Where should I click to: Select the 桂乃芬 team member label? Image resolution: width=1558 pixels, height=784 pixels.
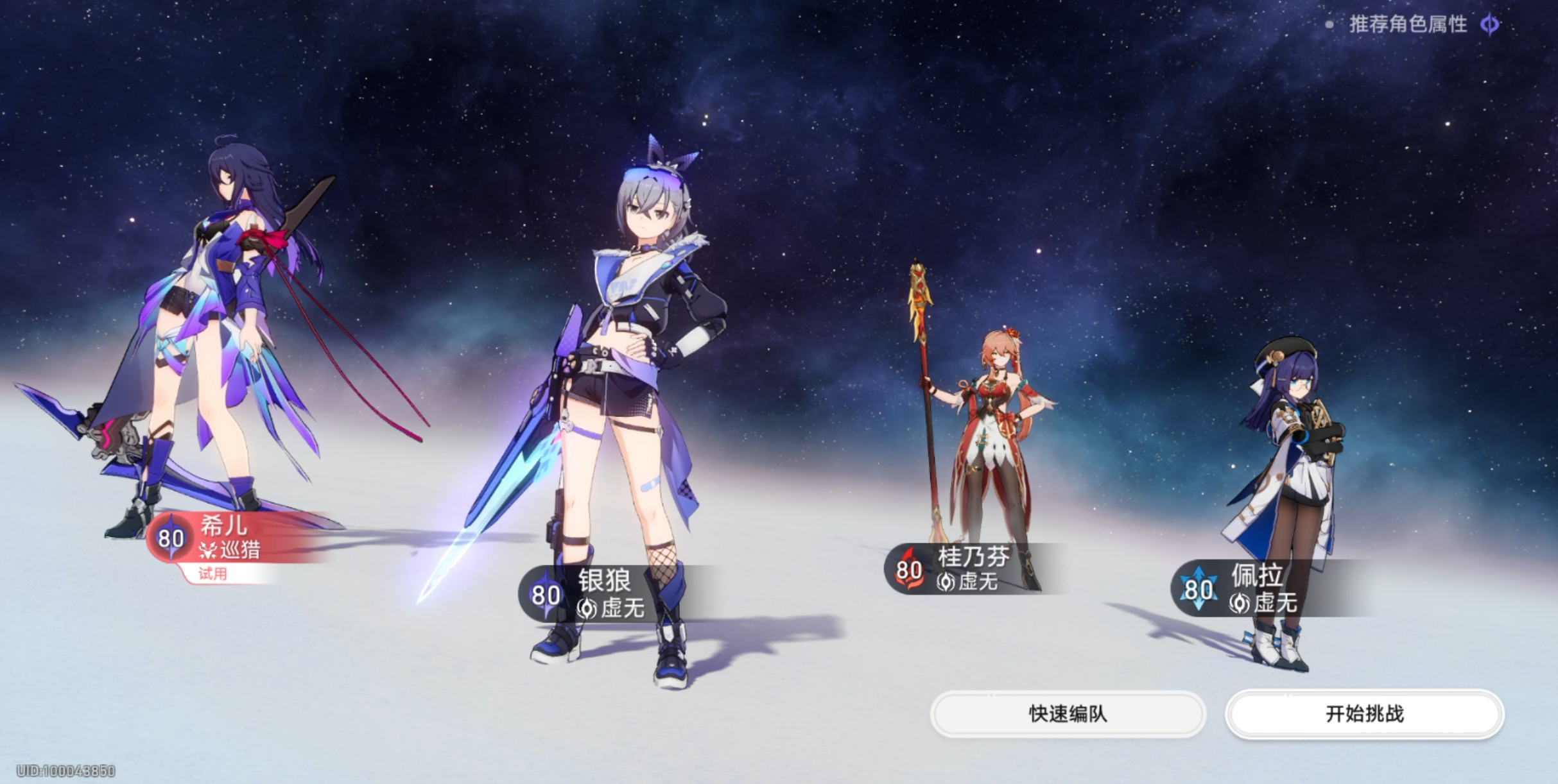coord(966,568)
